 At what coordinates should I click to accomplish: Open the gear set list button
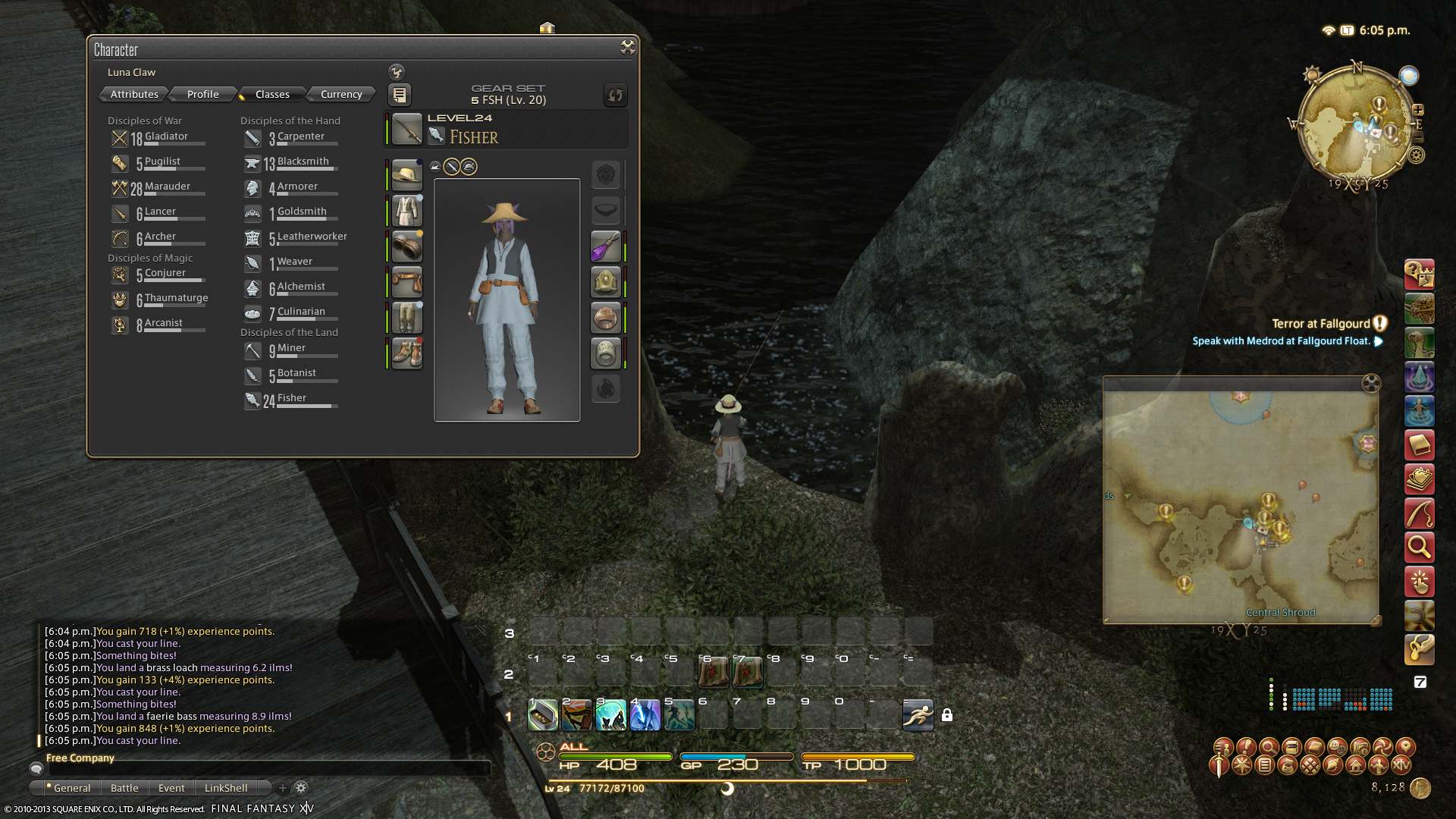tap(400, 95)
